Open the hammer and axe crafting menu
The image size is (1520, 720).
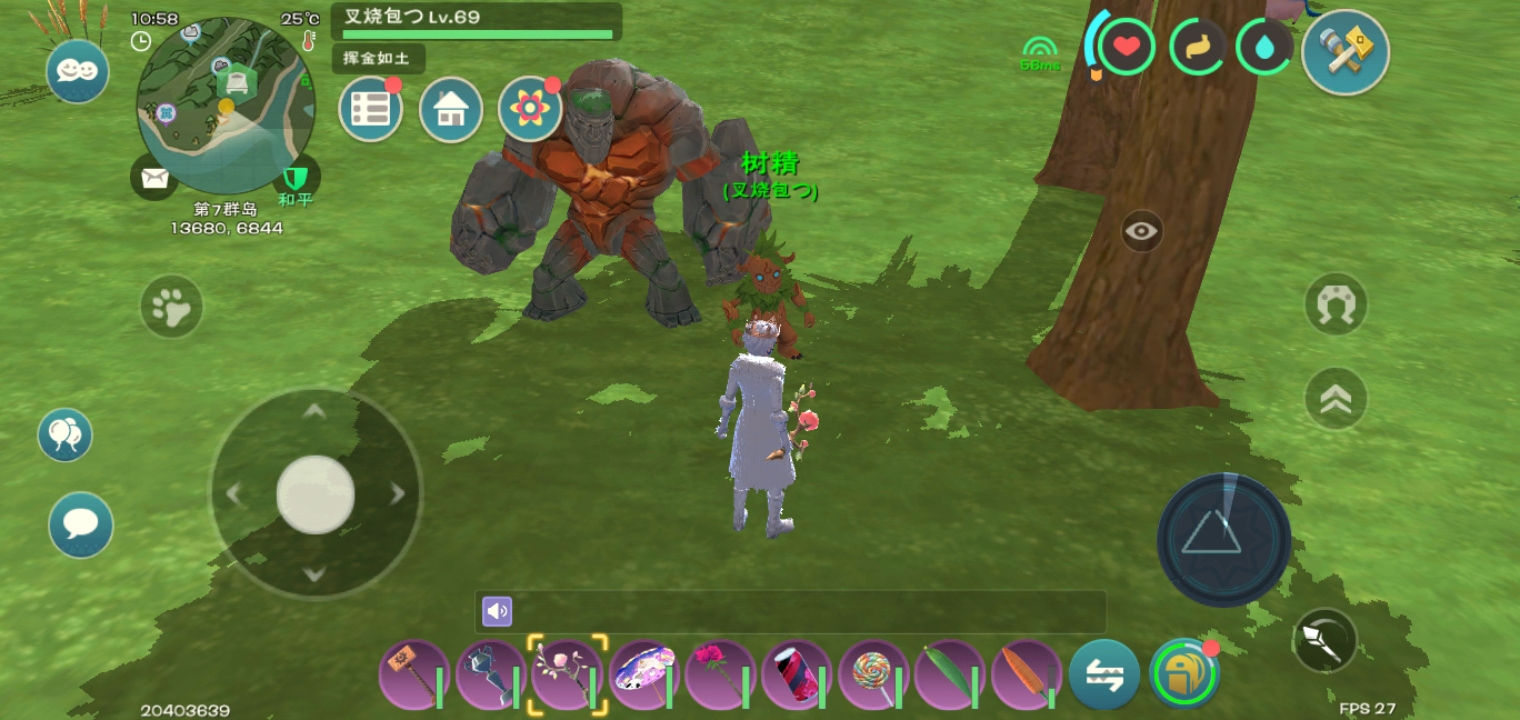[1345, 52]
